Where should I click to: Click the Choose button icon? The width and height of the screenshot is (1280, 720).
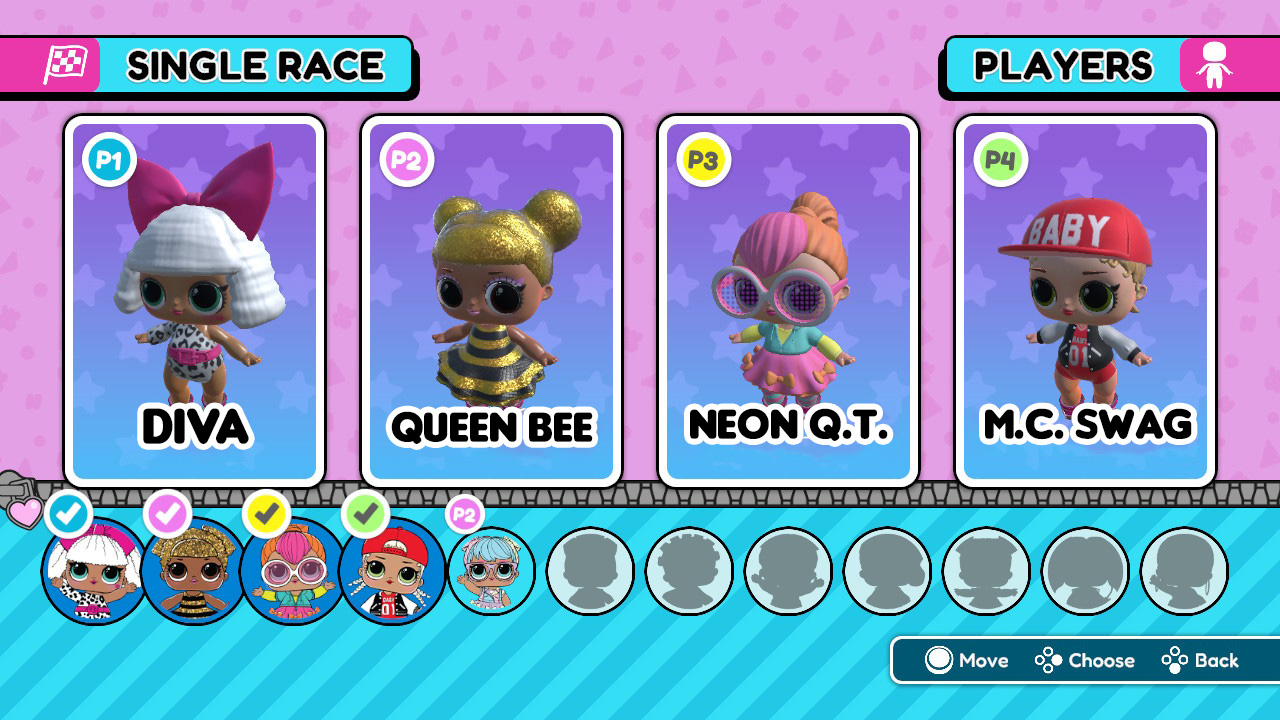coord(1047,661)
